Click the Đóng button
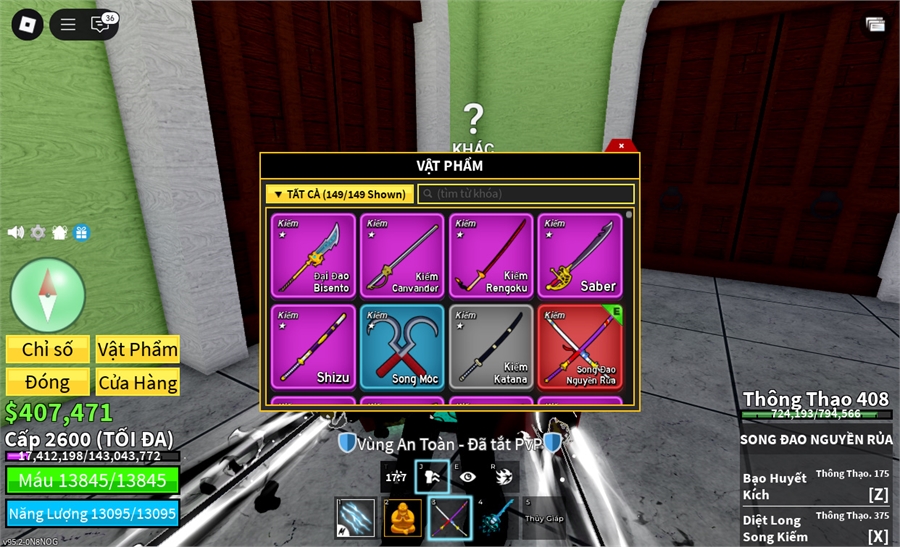Viewport: 900px width, 547px height. (48, 382)
